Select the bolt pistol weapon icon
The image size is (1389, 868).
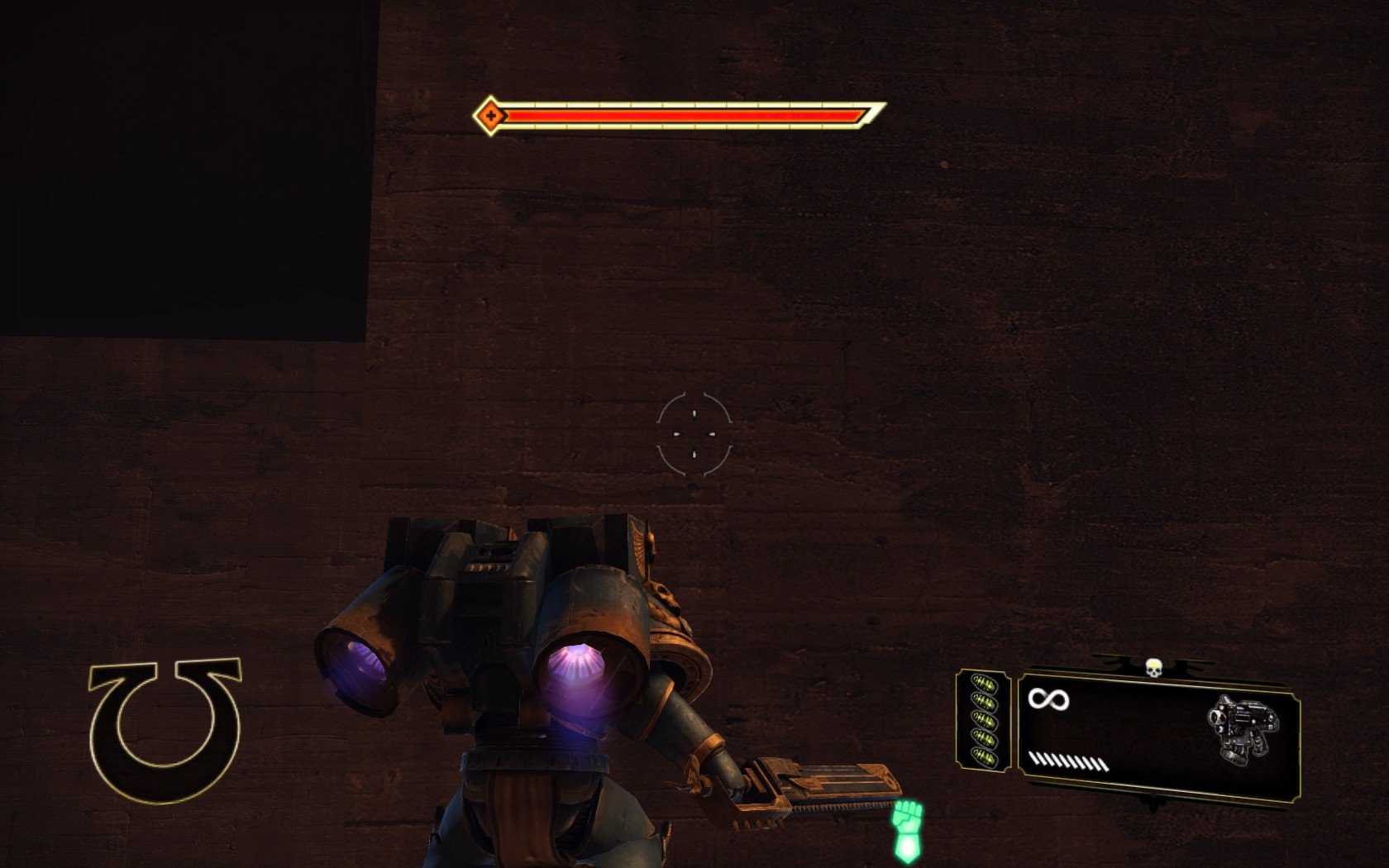pyautogui.click(x=1244, y=726)
